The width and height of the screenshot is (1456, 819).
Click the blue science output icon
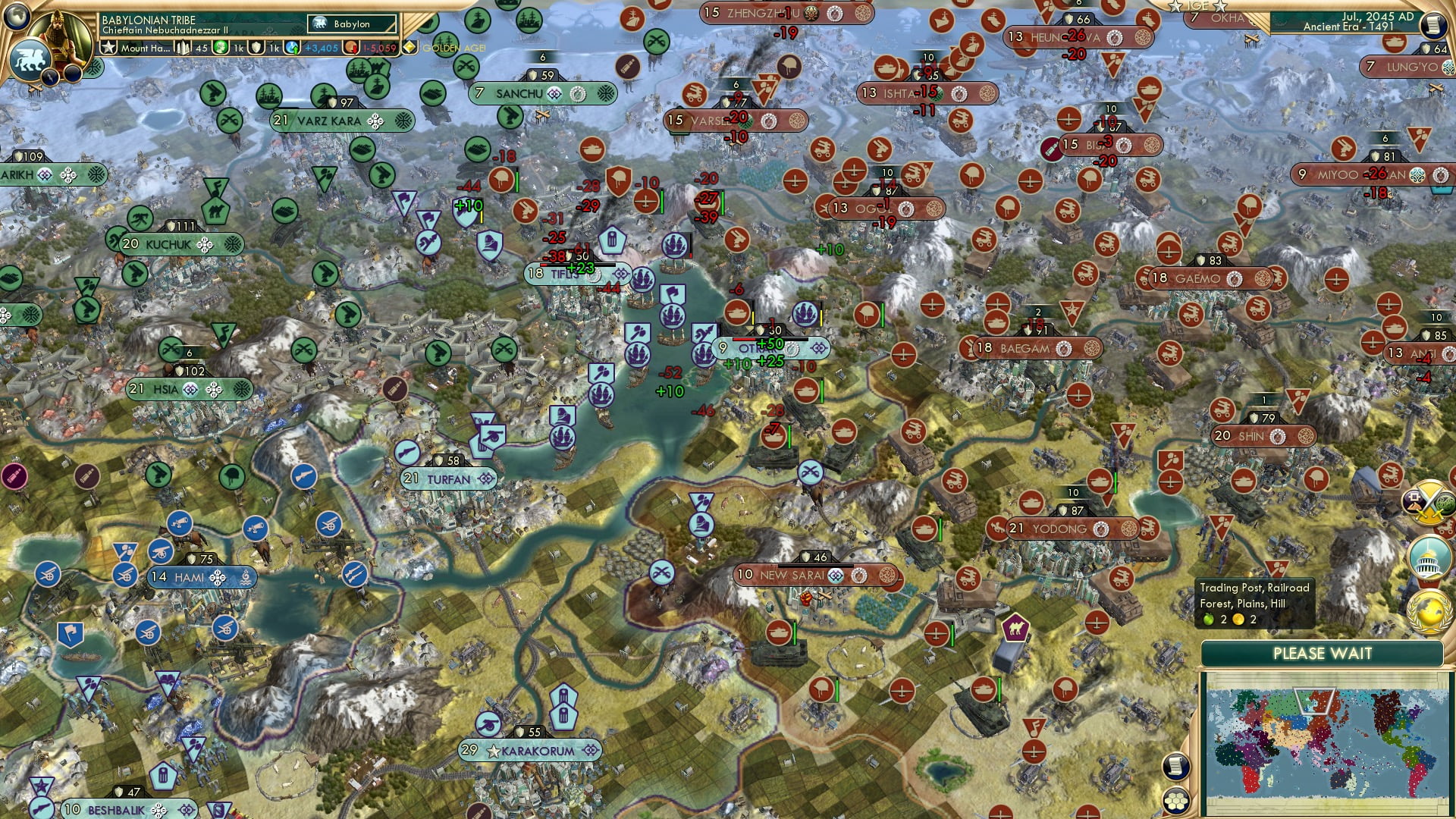(x=292, y=48)
